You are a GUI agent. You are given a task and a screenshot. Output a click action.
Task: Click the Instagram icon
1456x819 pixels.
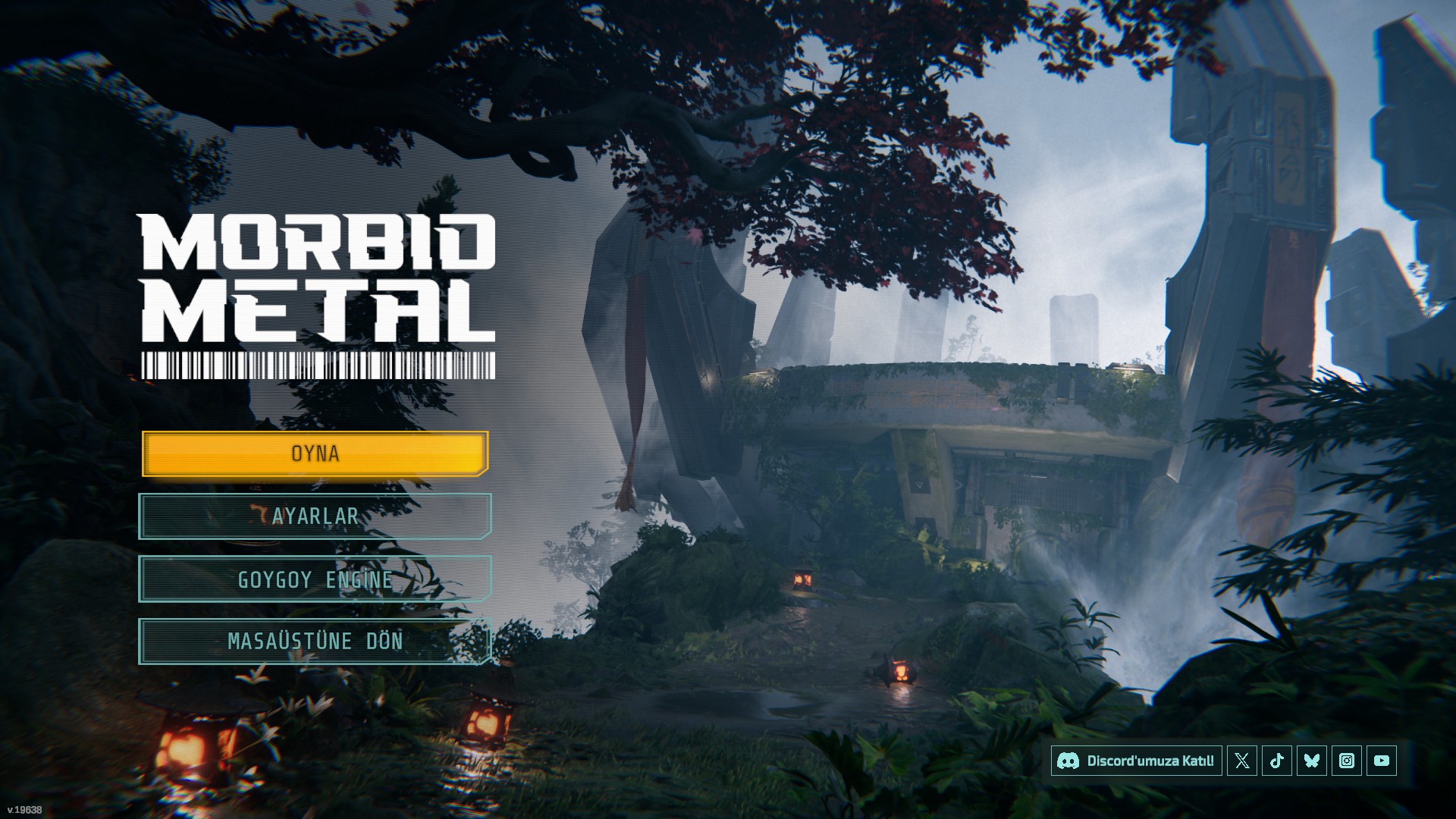point(1347,761)
